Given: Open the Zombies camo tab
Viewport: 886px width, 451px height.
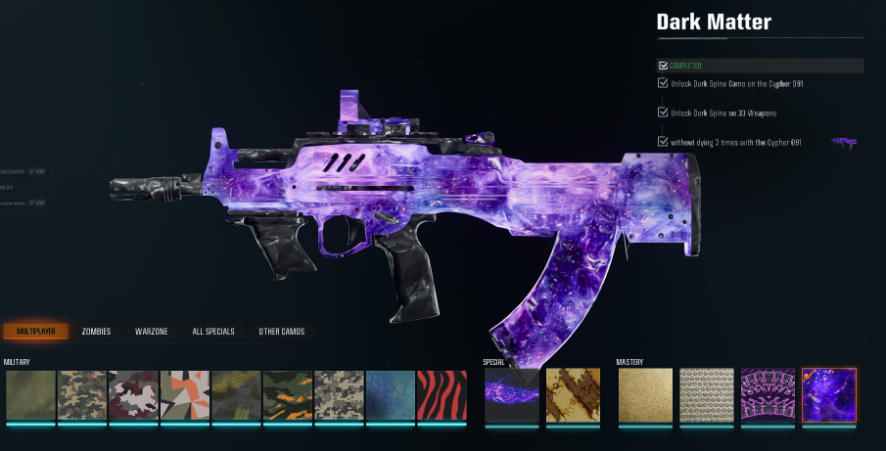Looking at the screenshot, I should click(96, 331).
